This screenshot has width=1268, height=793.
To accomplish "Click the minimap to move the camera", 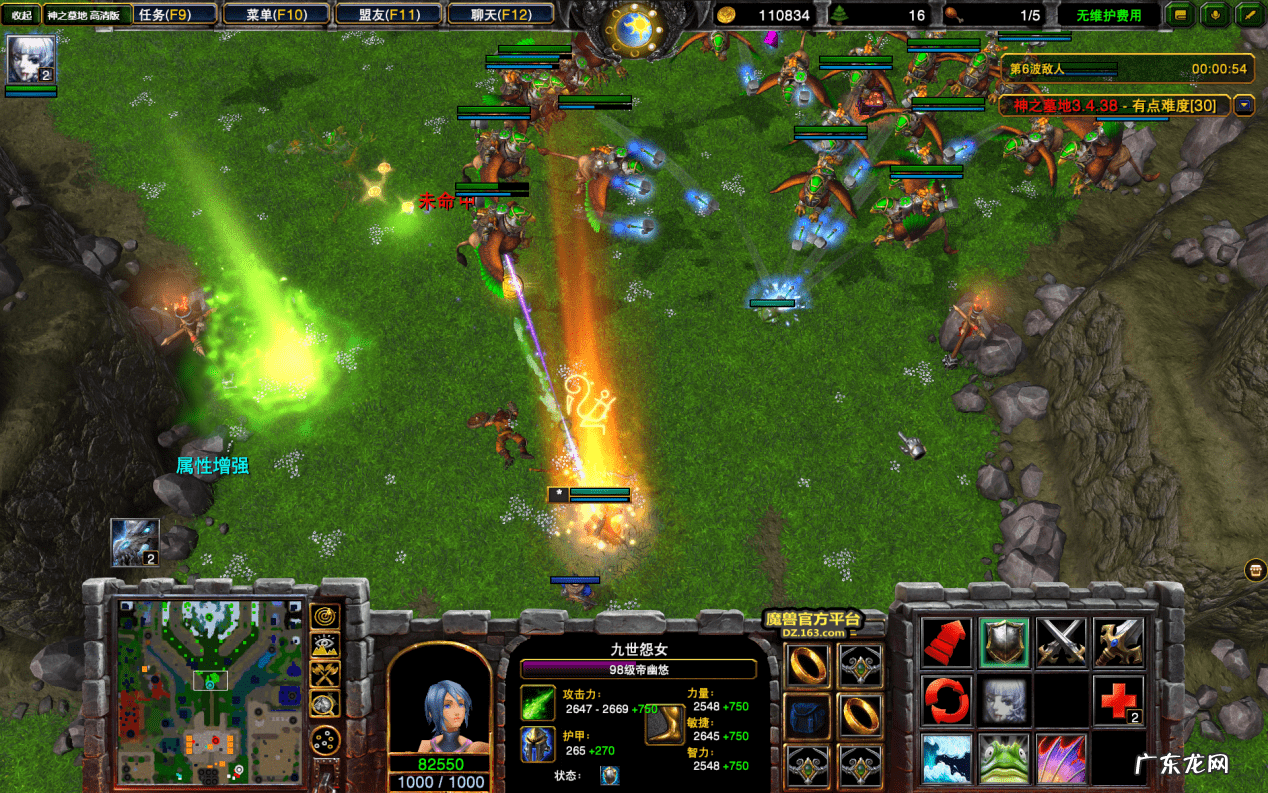I will tap(211, 690).
